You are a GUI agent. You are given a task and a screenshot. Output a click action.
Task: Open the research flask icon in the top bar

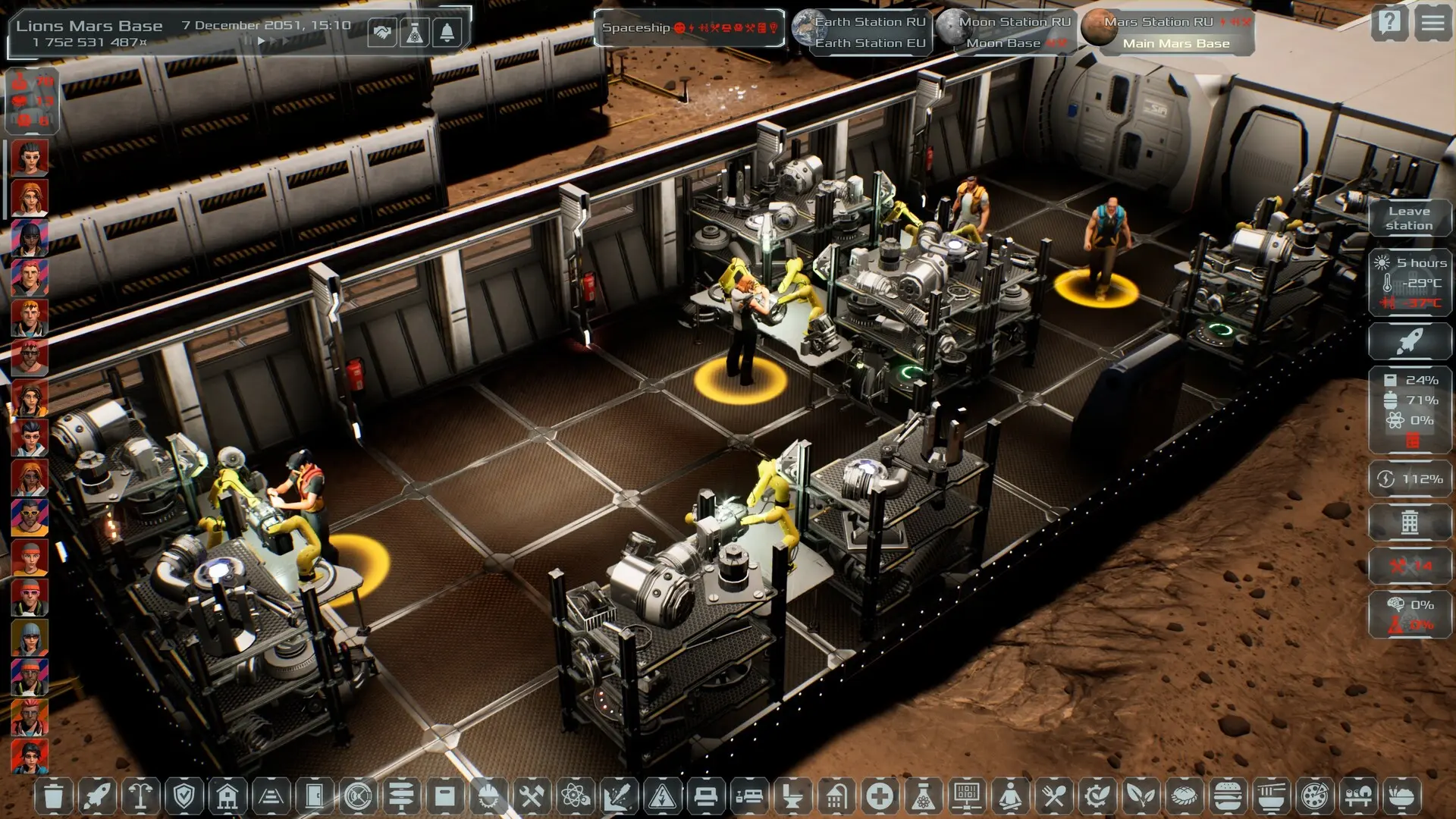(415, 33)
